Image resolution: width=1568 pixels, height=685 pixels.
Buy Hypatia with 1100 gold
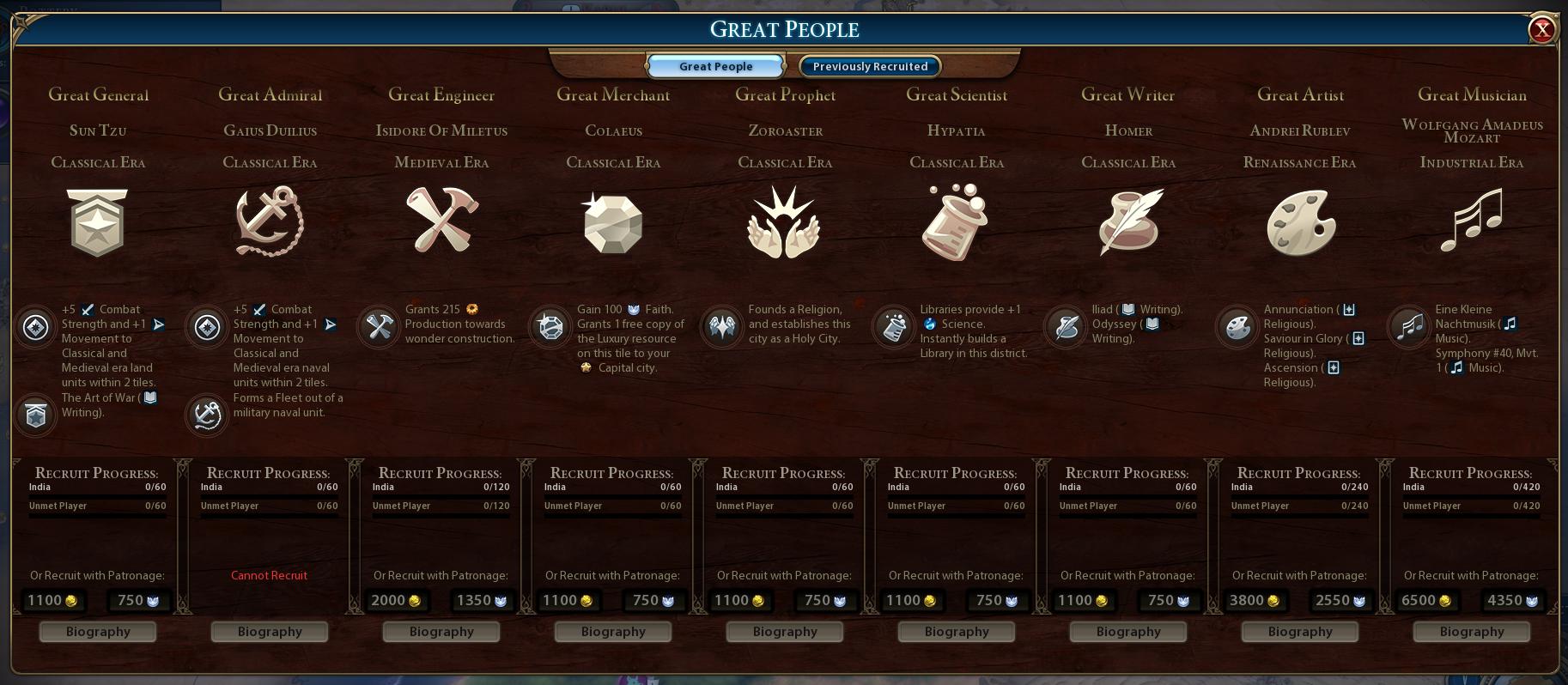tap(911, 601)
